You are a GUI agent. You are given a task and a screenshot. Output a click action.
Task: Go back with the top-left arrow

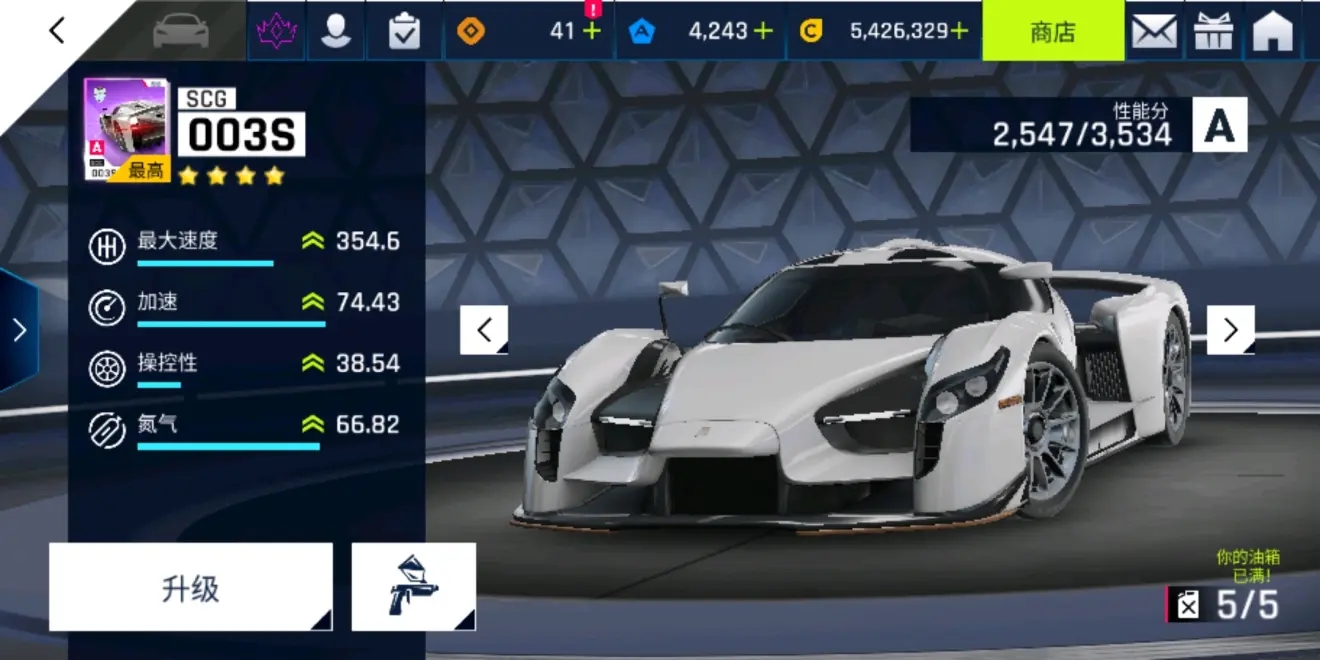[57, 31]
